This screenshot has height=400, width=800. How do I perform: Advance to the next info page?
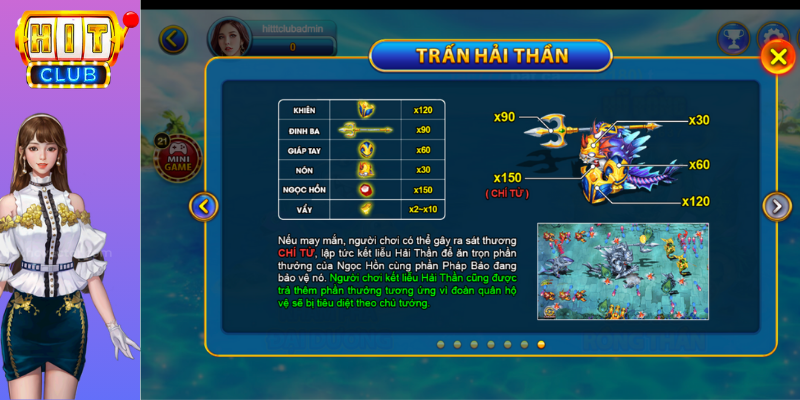click(776, 206)
